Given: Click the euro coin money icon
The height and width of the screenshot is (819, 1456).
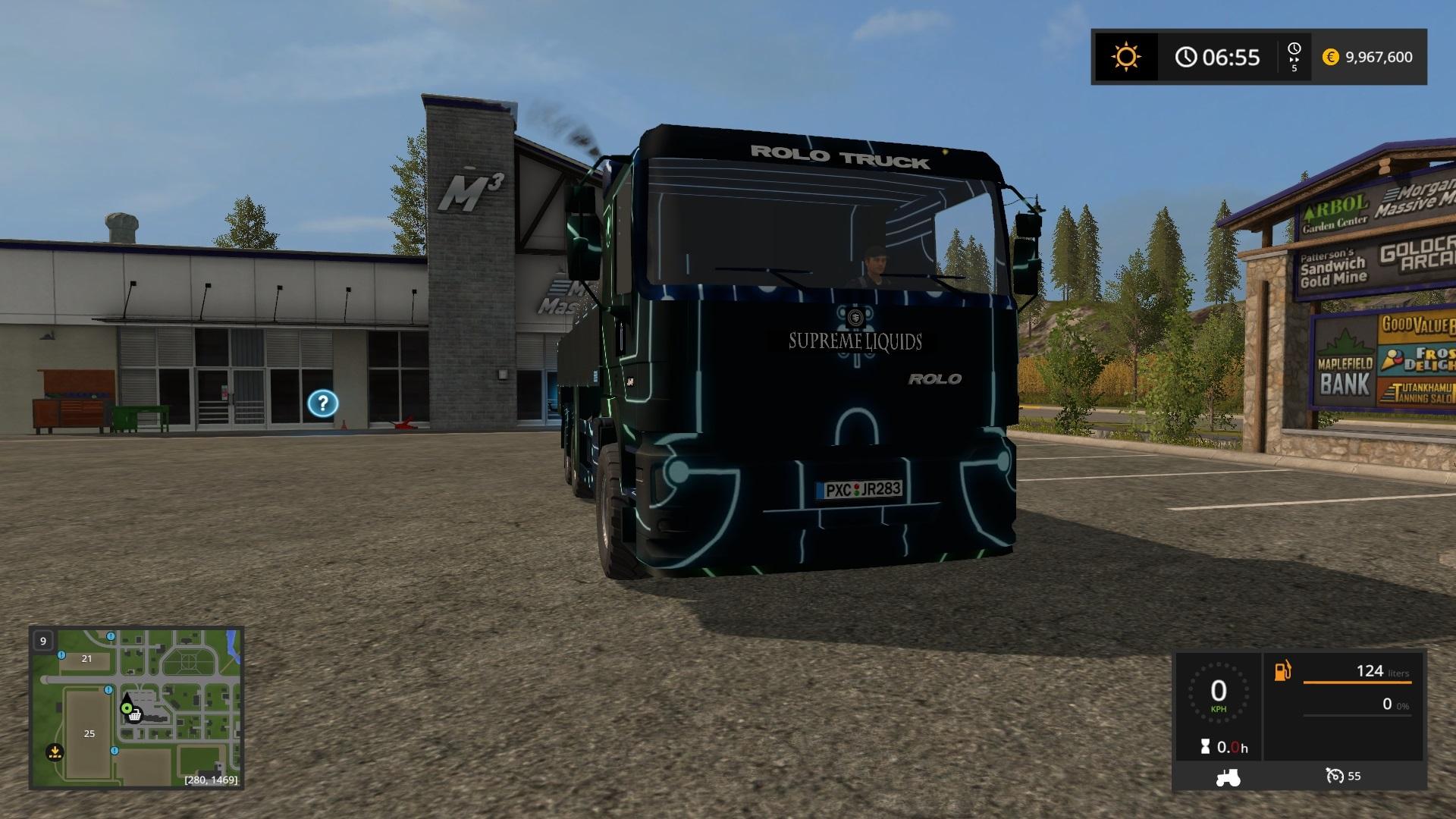Looking at the screenshot, I should tap(1330, 57).
